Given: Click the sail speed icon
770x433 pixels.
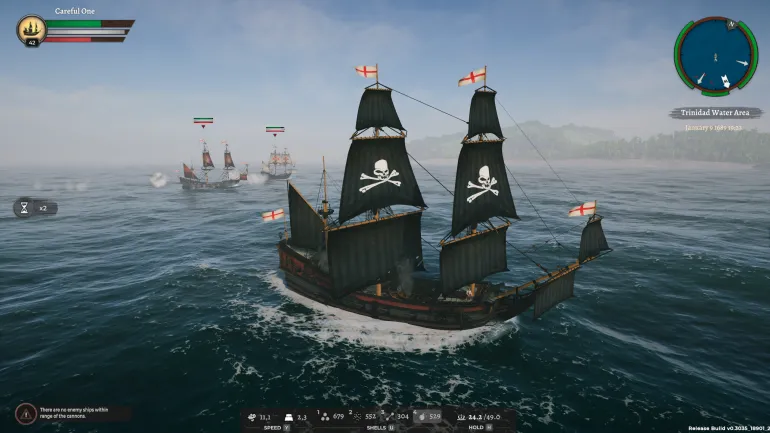Looking at the screenshot, I should (x=251, y=416).
